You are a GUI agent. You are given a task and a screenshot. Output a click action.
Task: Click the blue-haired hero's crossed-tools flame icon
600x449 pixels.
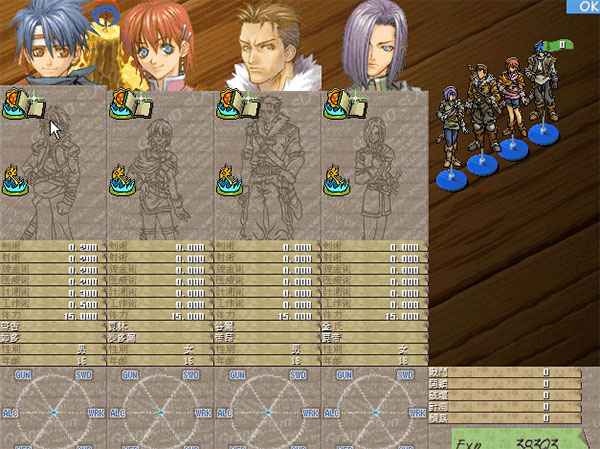(x=16, y=178)
